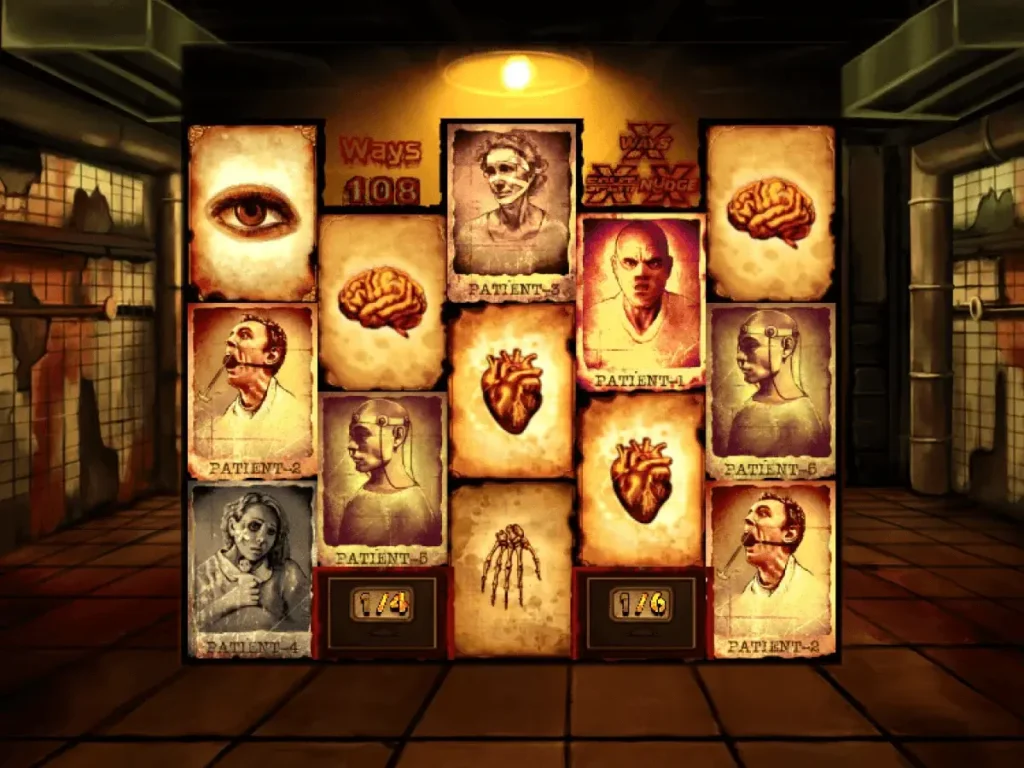Select the eye symbol tile

click(x=252, y=211)
